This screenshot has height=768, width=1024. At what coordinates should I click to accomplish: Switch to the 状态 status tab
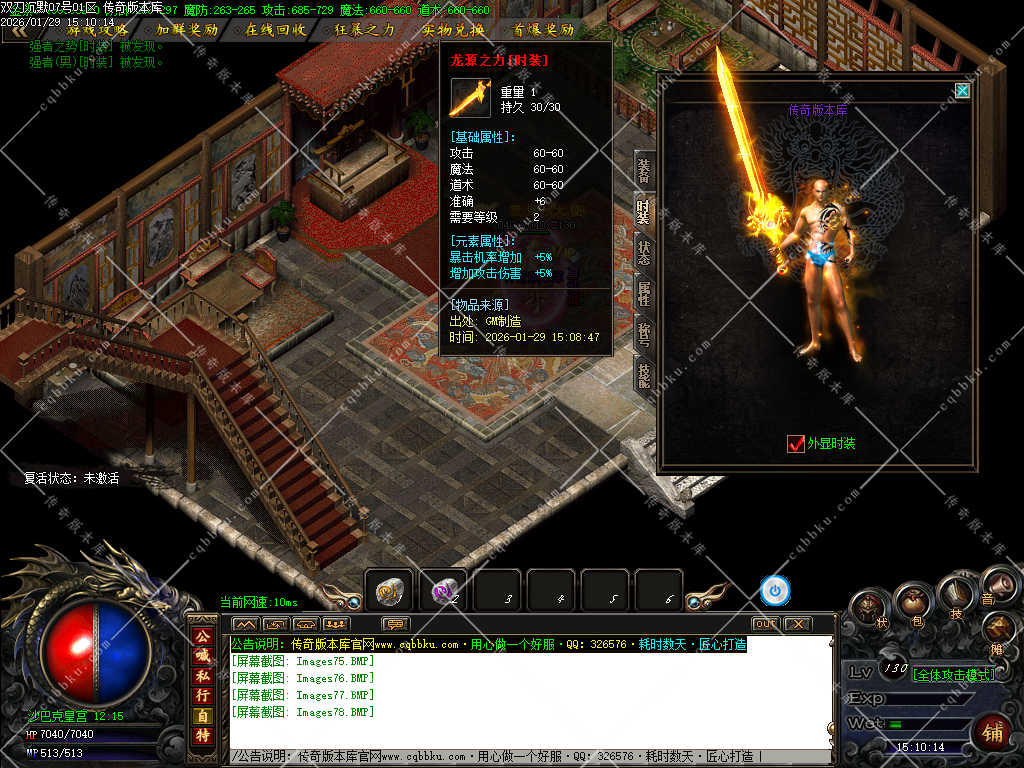[644, 253]
